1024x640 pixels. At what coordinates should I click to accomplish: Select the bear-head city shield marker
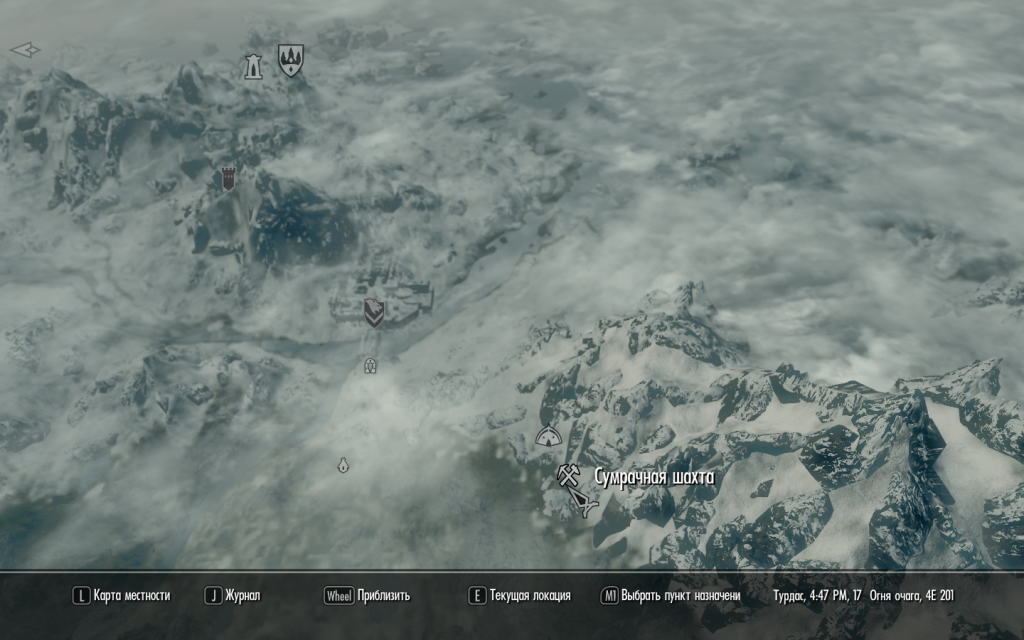click(374, 313)
